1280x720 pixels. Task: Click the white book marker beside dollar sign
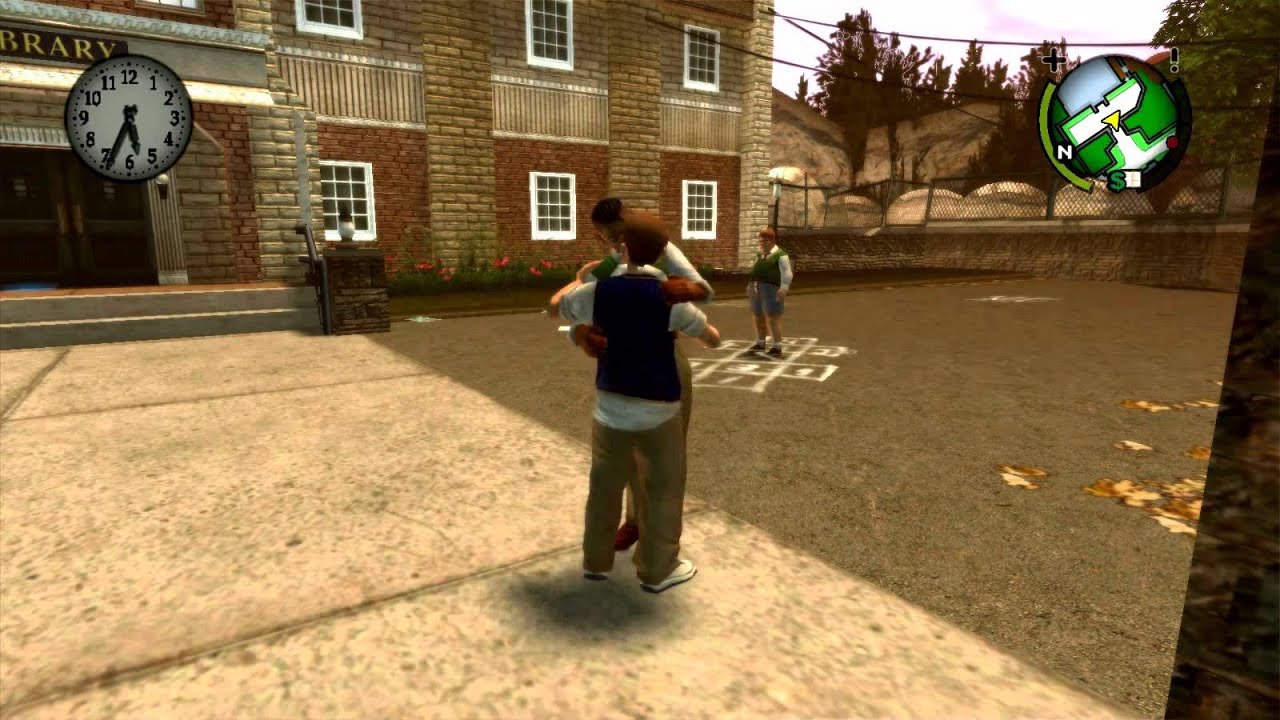pos(1133,180)
